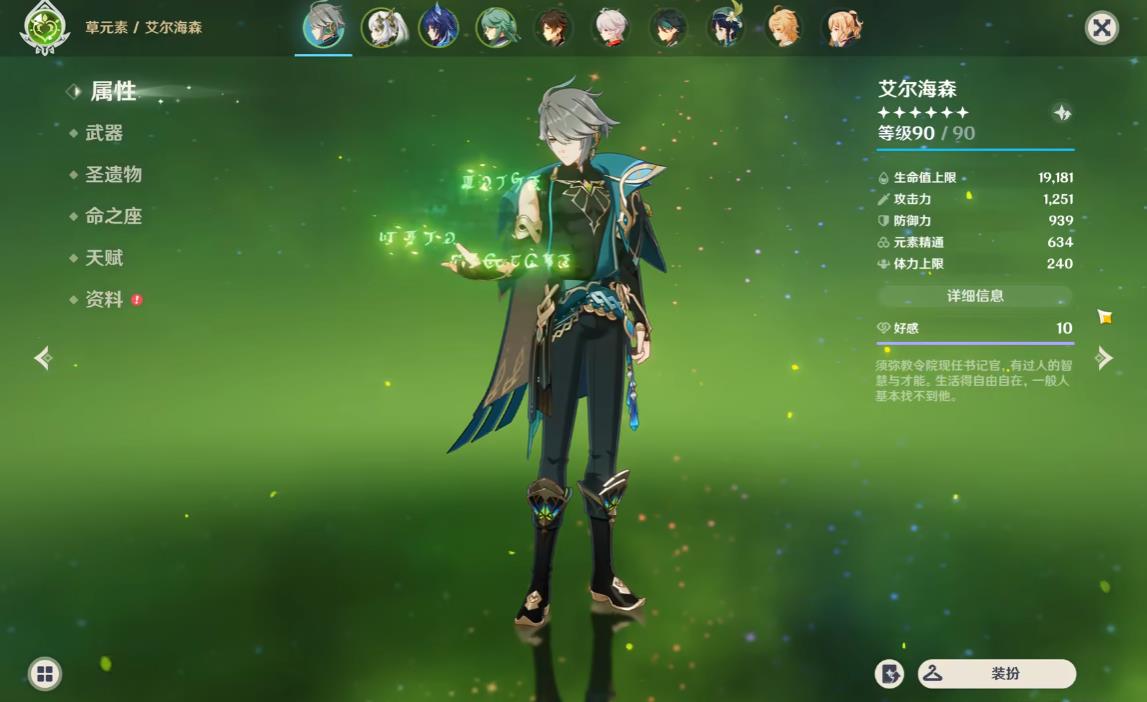Open the 资料 profile entry with red alert

(105, 300)
